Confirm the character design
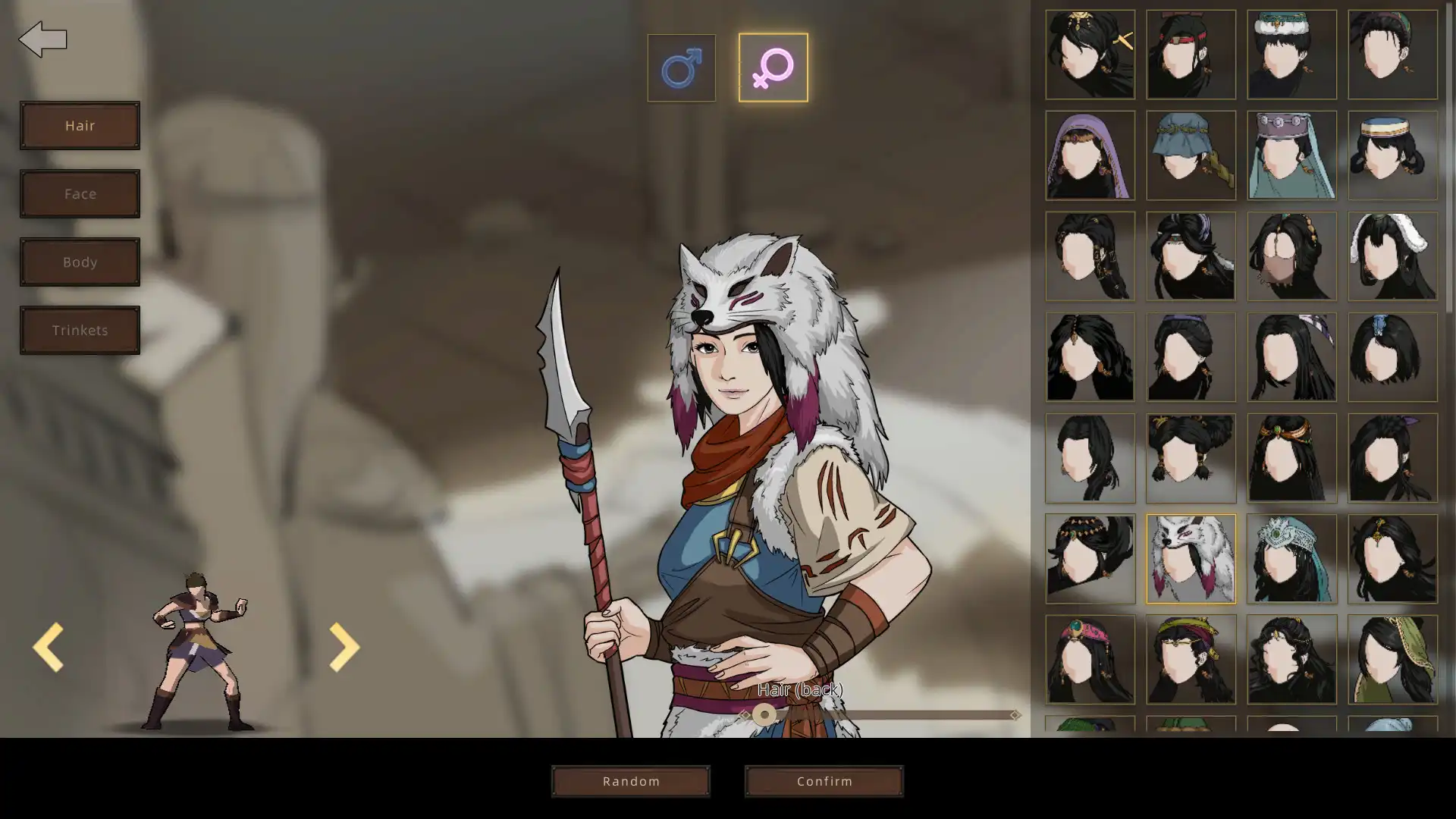Image resolution: width=1456 pixels, height=819 pixels. coord(824,781)
